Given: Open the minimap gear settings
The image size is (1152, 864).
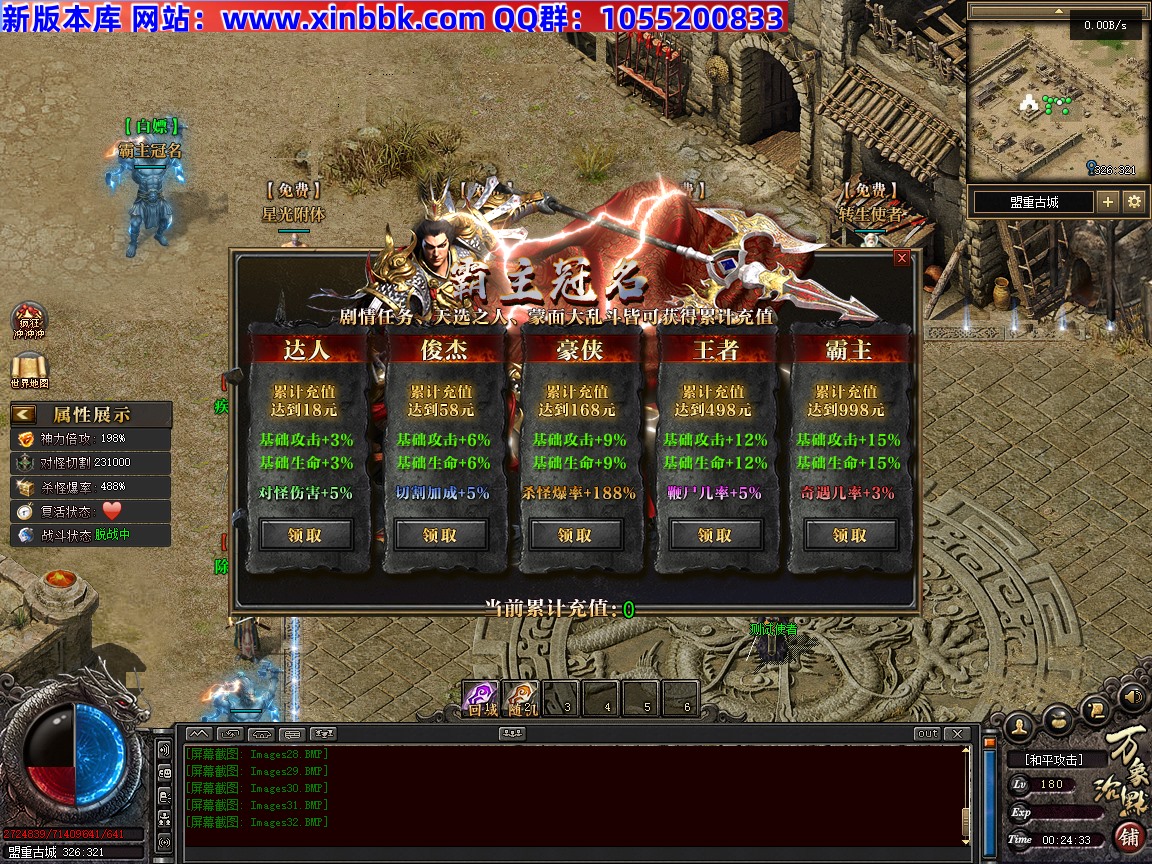Looking at the screenshot, I should [1134, 202].
